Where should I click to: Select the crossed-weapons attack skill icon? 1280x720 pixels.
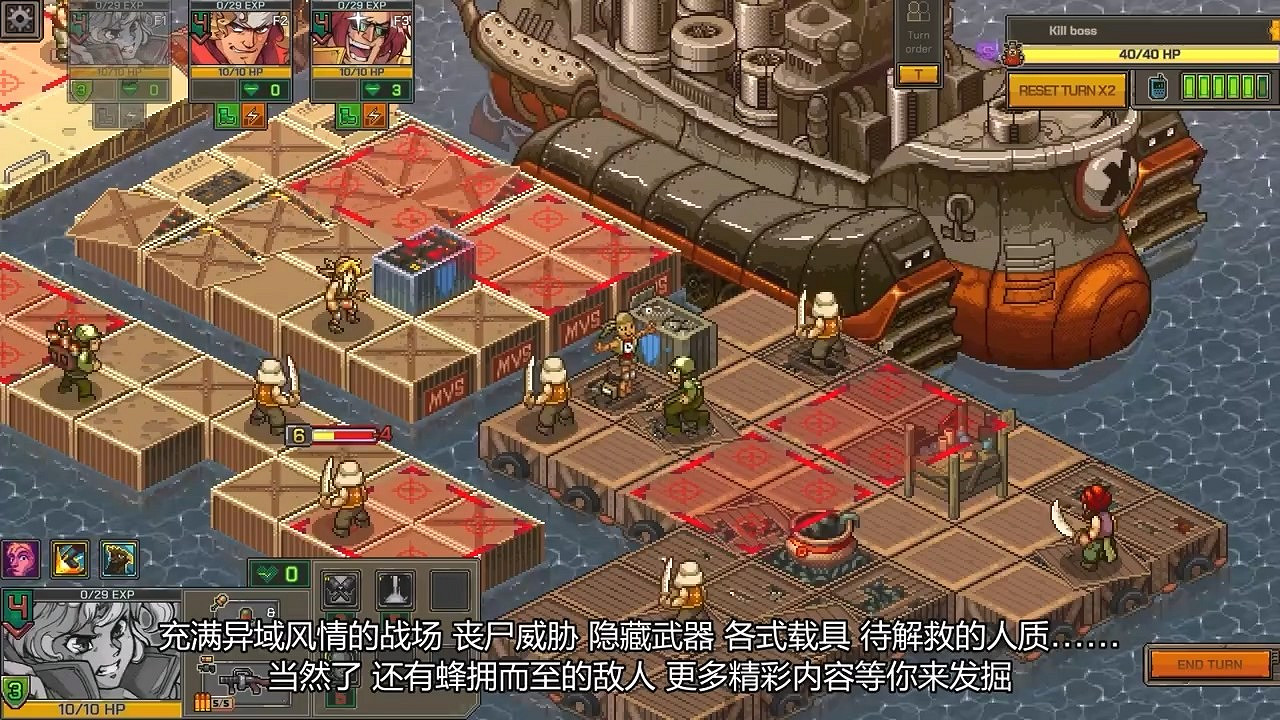coord(339,588)
